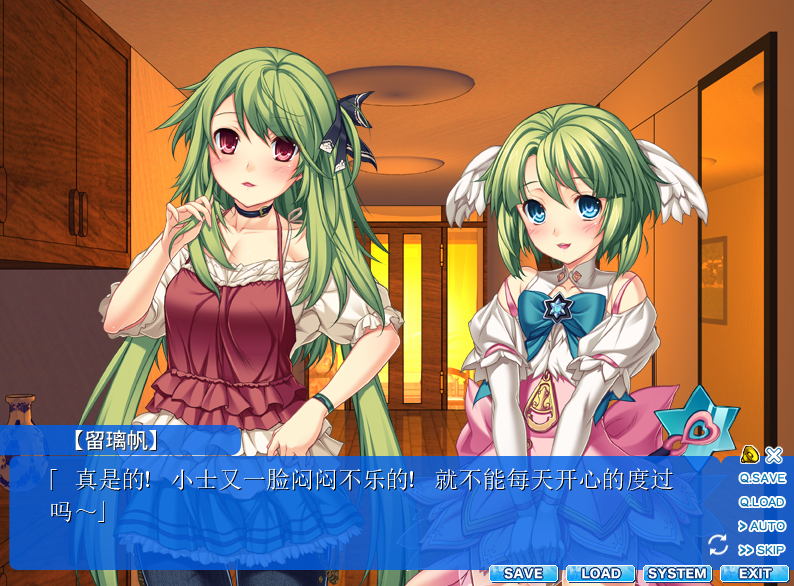Viewport: 794px width, 586px height.
Task: Activate SKIP mode
Action: tap(762, 550)
